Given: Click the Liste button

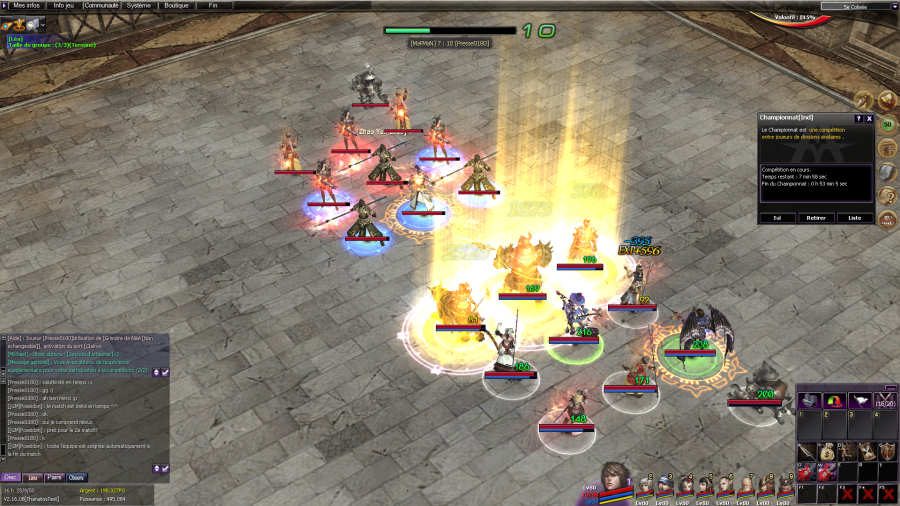Looking at the screenshot, I should (x=854, y=217).
